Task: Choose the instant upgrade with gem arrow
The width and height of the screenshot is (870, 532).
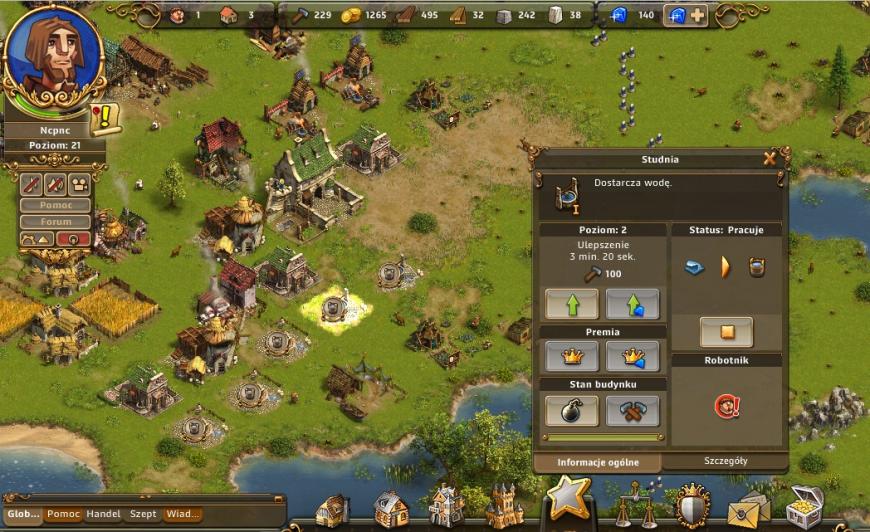Action: [632, 303]
